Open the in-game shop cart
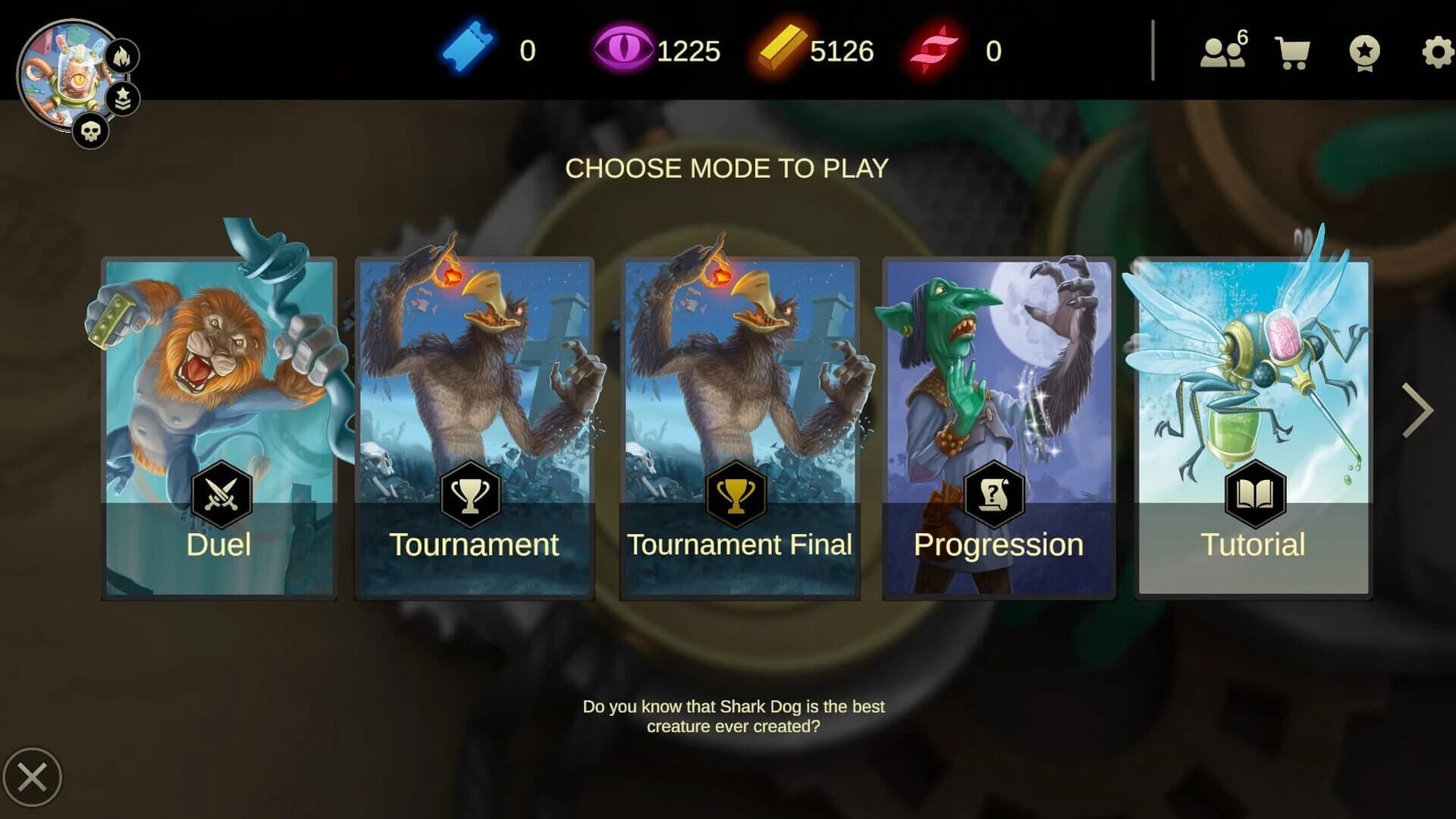The width and height of the screenshot is (1456, 819). tap(1291, 52)
